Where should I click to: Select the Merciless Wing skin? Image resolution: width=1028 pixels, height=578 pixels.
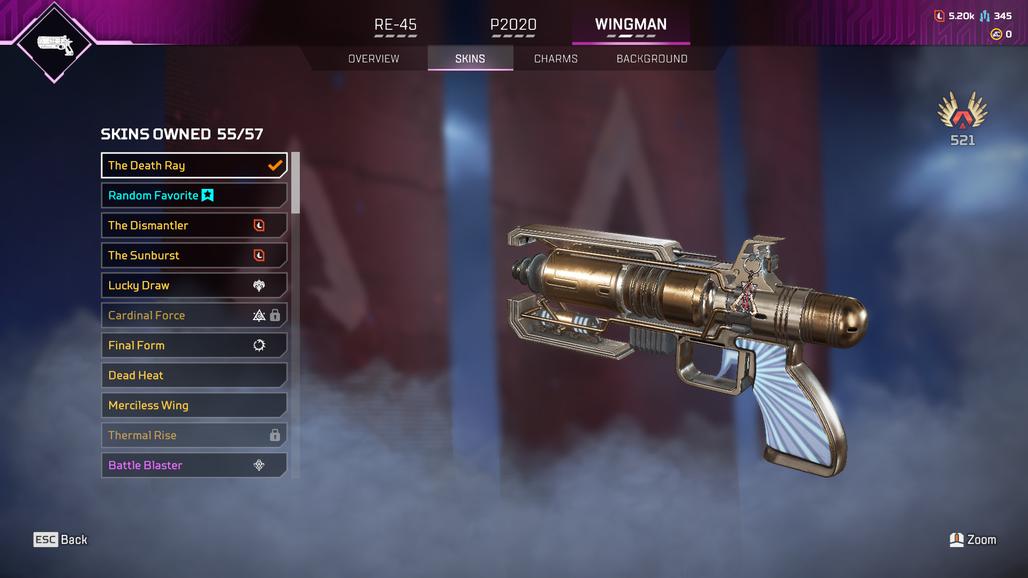(194, 406)
